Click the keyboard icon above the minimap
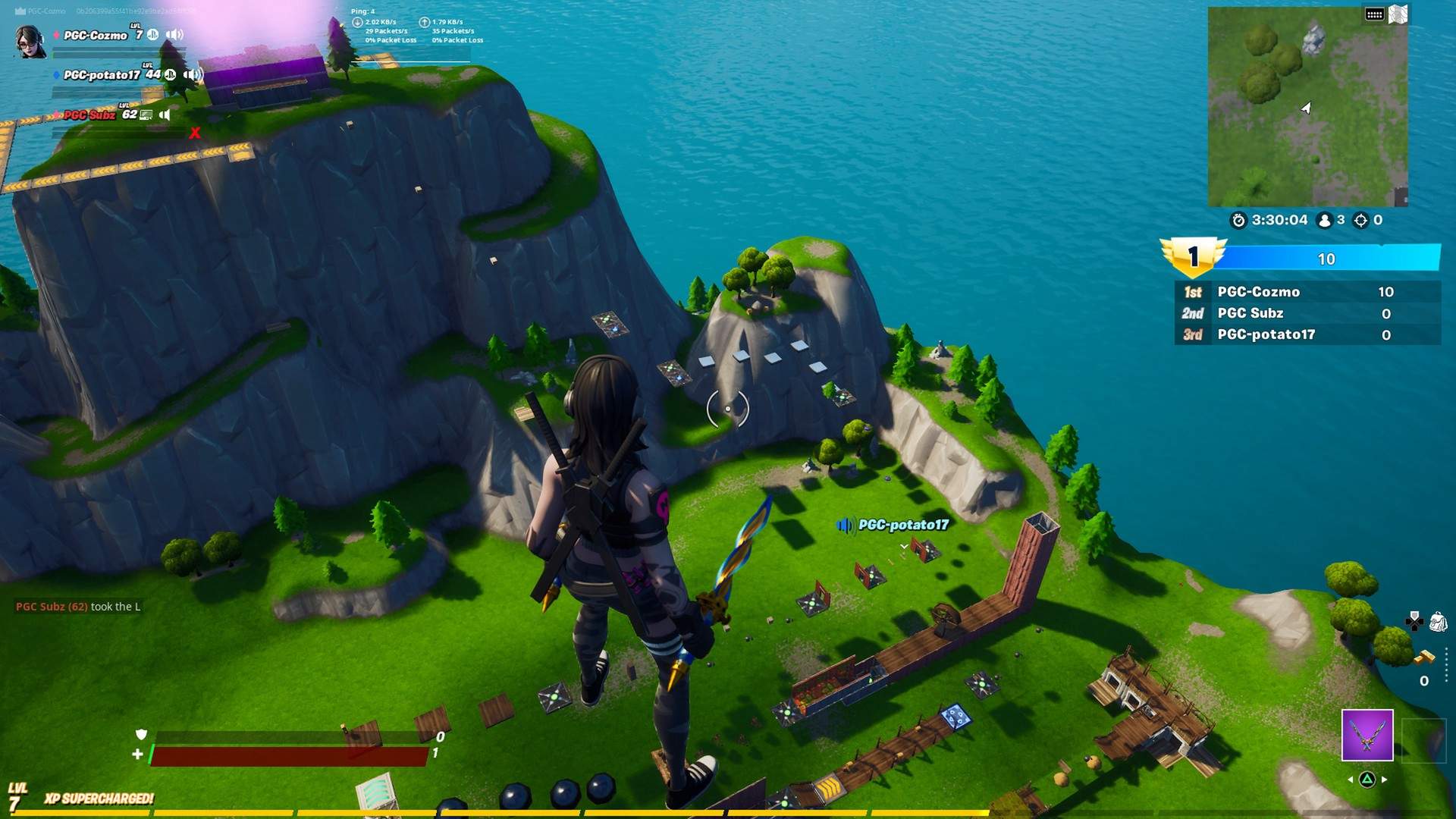The height and width of the screenshot is (819, 1456). [x=1374, y=14]
